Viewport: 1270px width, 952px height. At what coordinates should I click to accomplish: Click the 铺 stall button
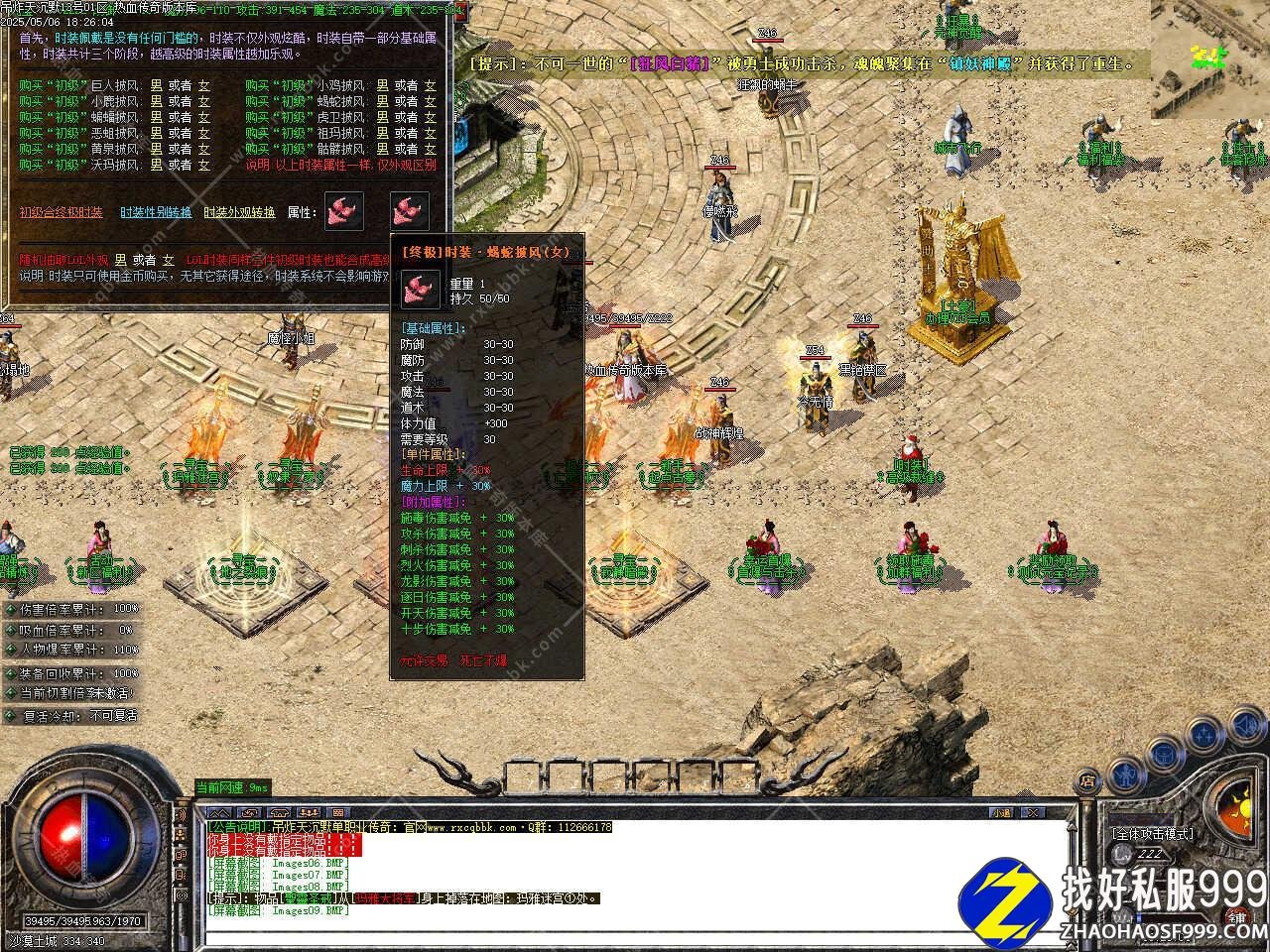(1237, 917)
